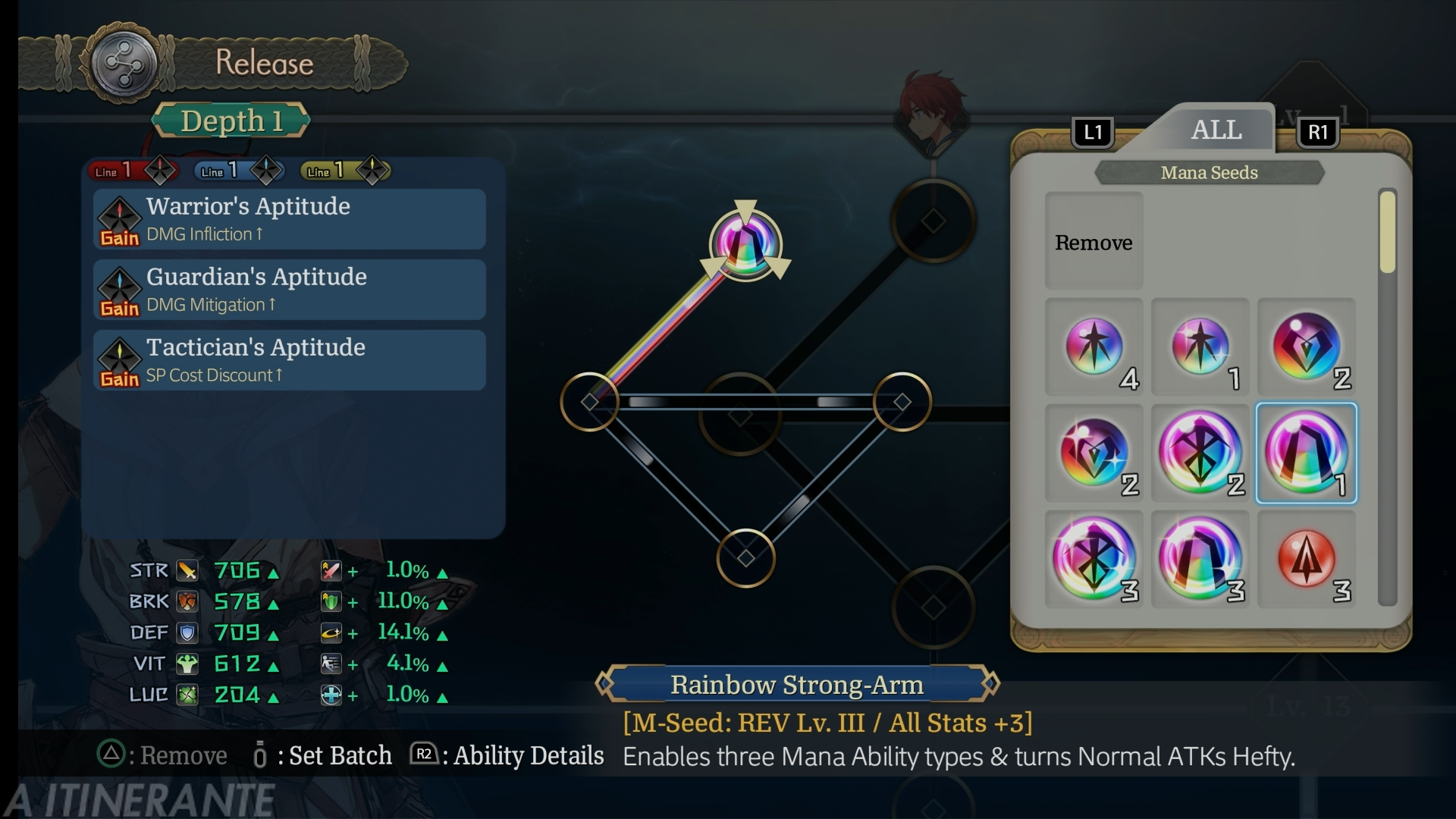Choose the star mana seed with quantity 4
Screen dimensions: 1456x819
(1094, 347)
